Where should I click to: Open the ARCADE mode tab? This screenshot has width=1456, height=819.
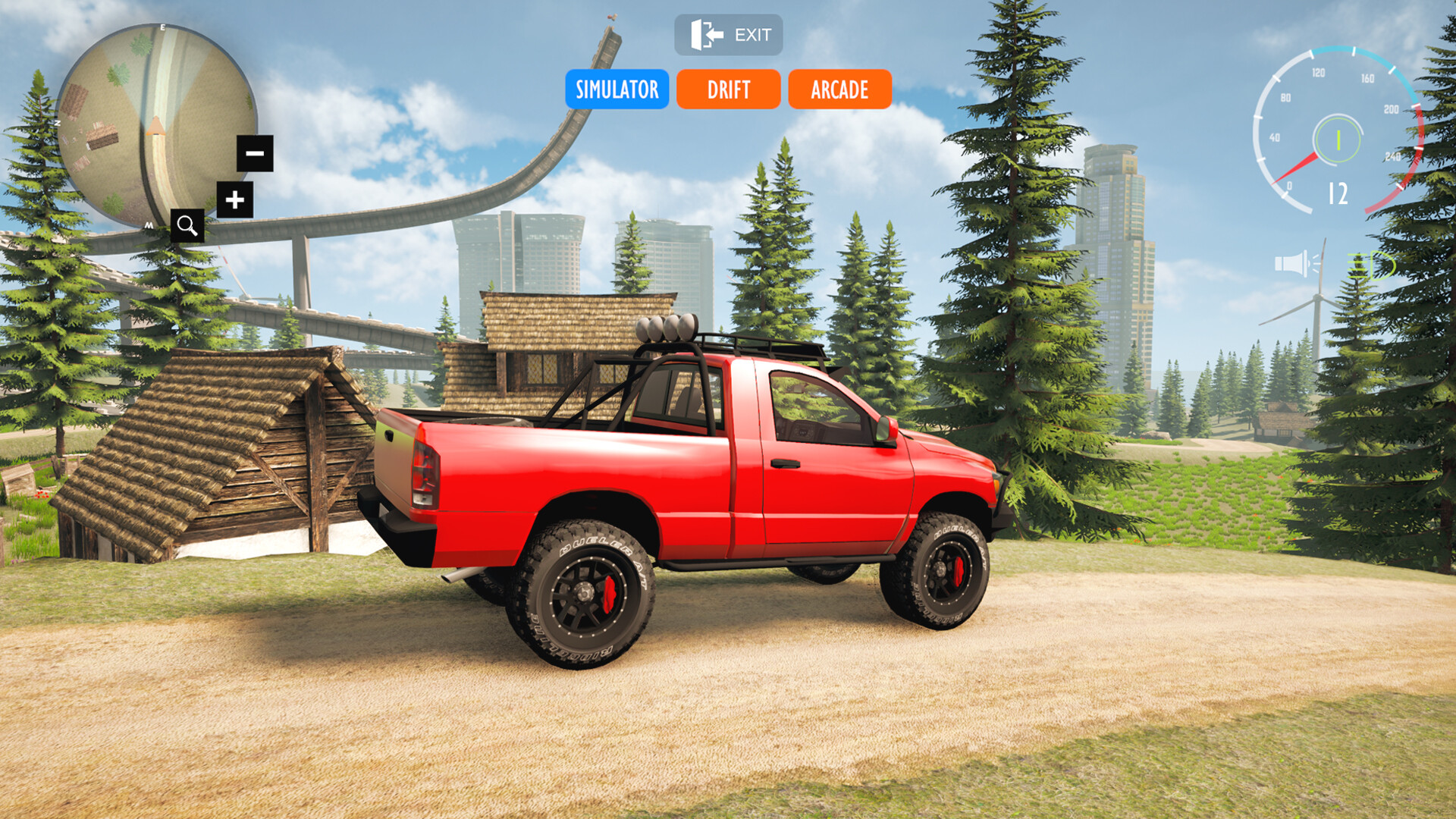[x=839, y=89]
